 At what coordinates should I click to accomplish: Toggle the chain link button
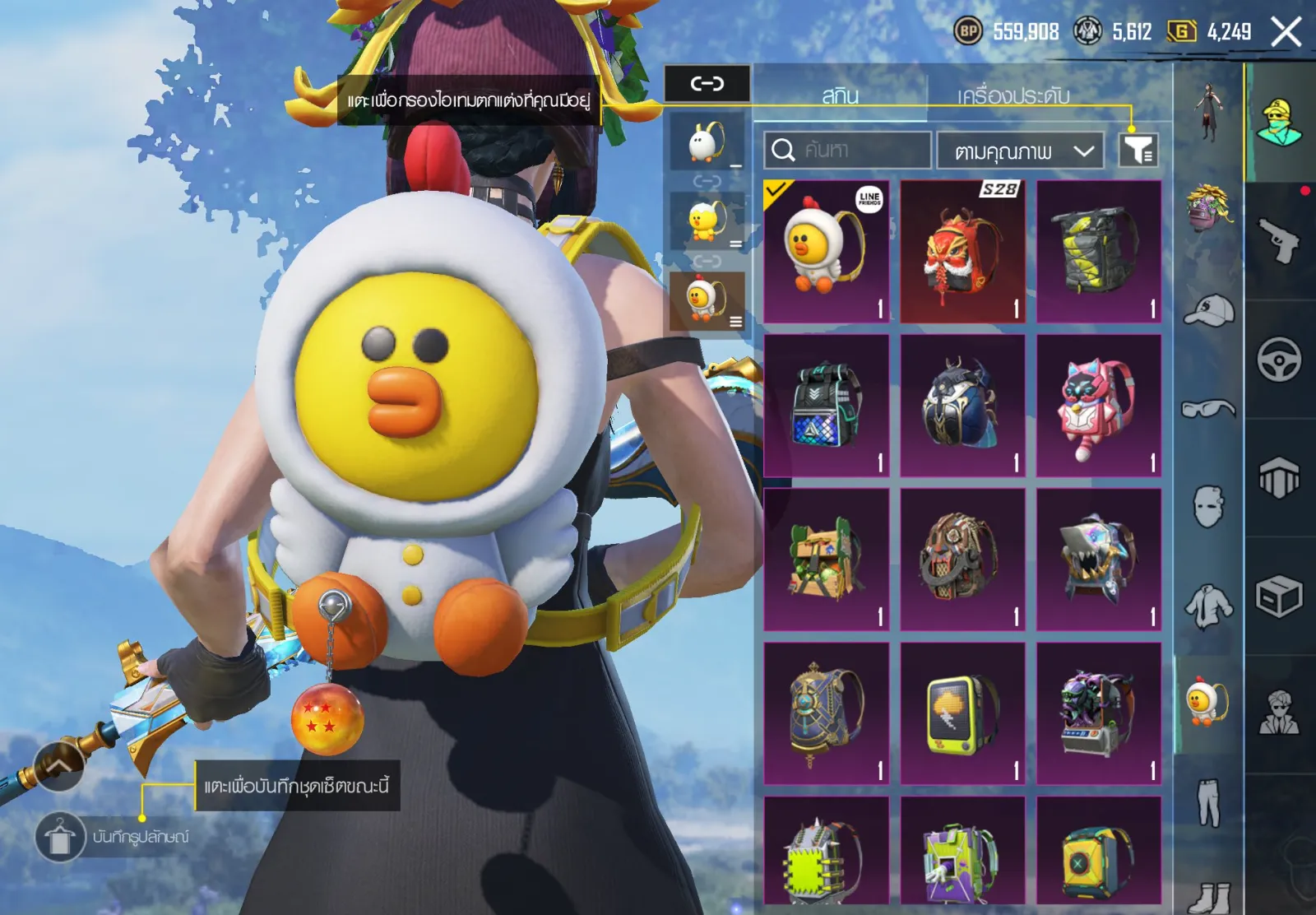pyautogui.click(x=707, y=83)
